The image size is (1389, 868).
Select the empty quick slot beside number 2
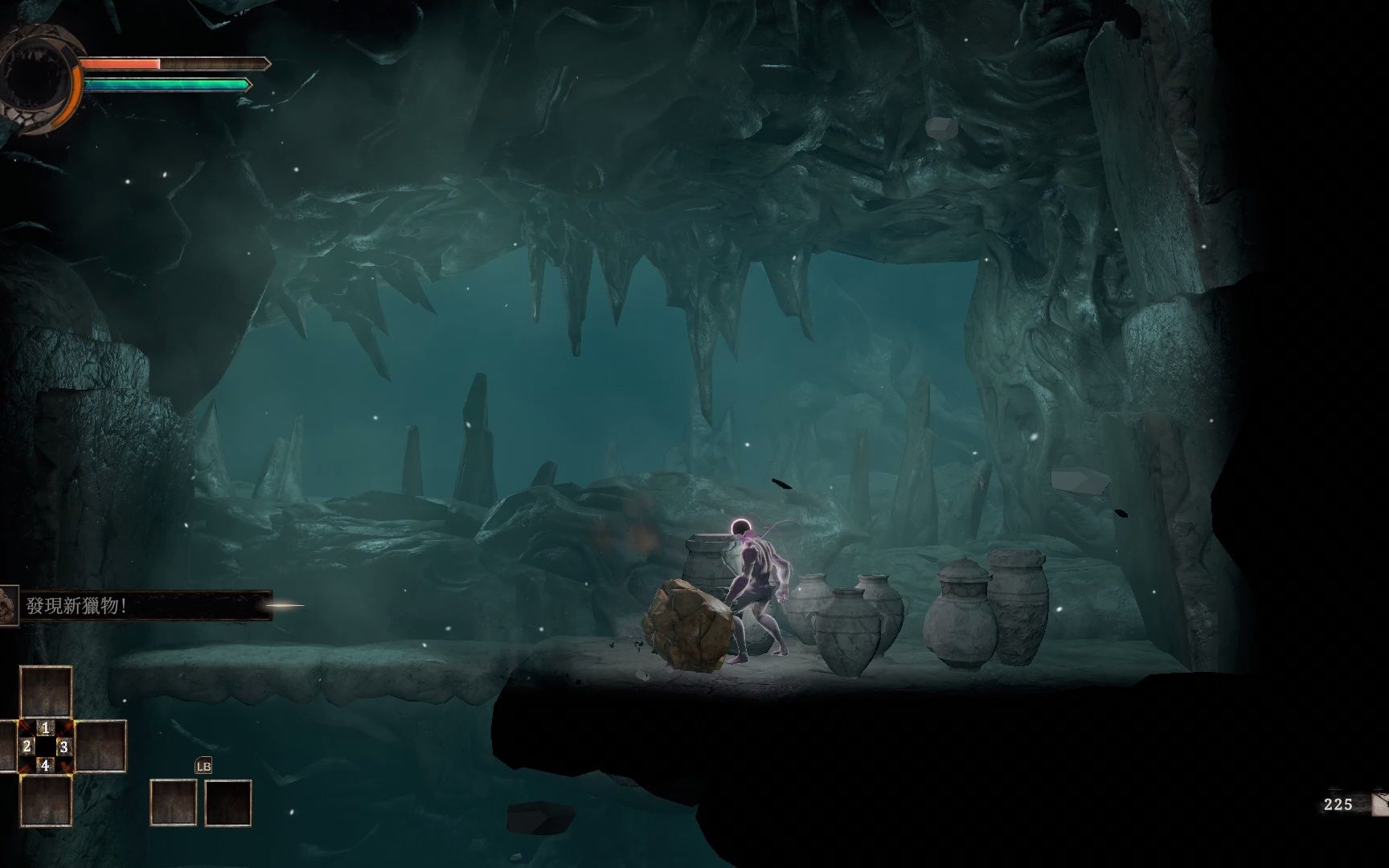click(7, 746)
